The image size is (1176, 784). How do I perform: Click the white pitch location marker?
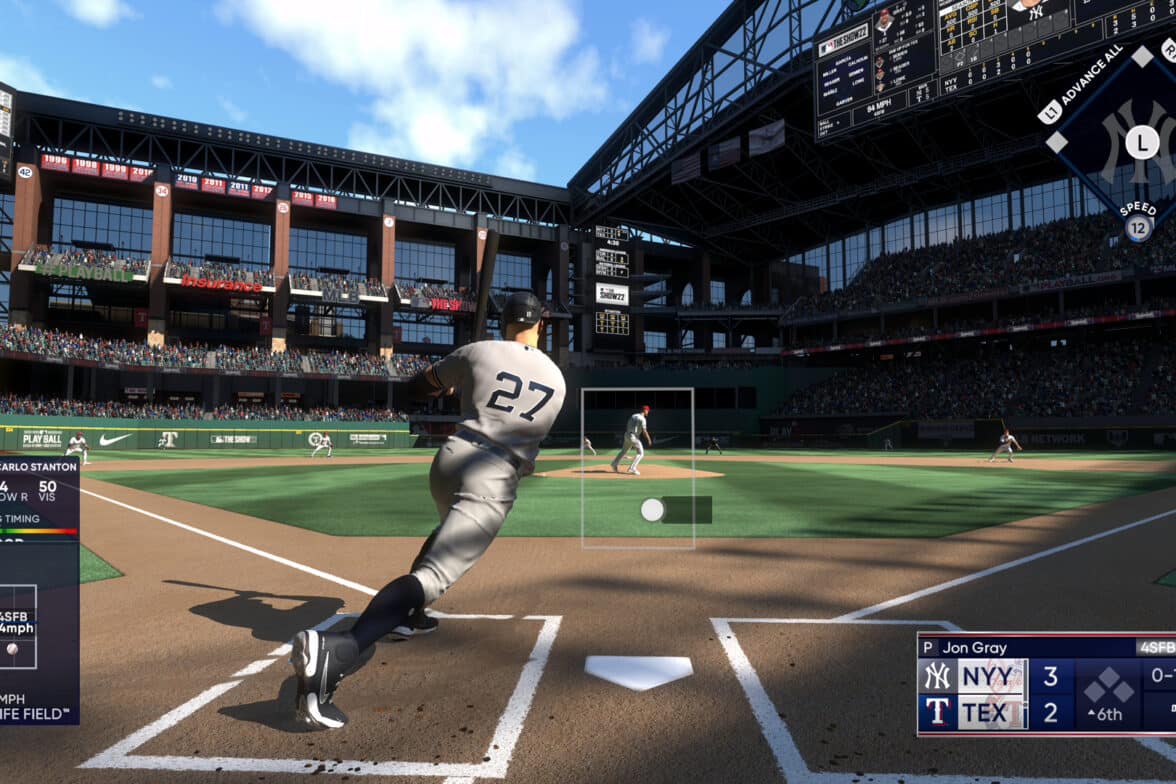tap(652, 510)
